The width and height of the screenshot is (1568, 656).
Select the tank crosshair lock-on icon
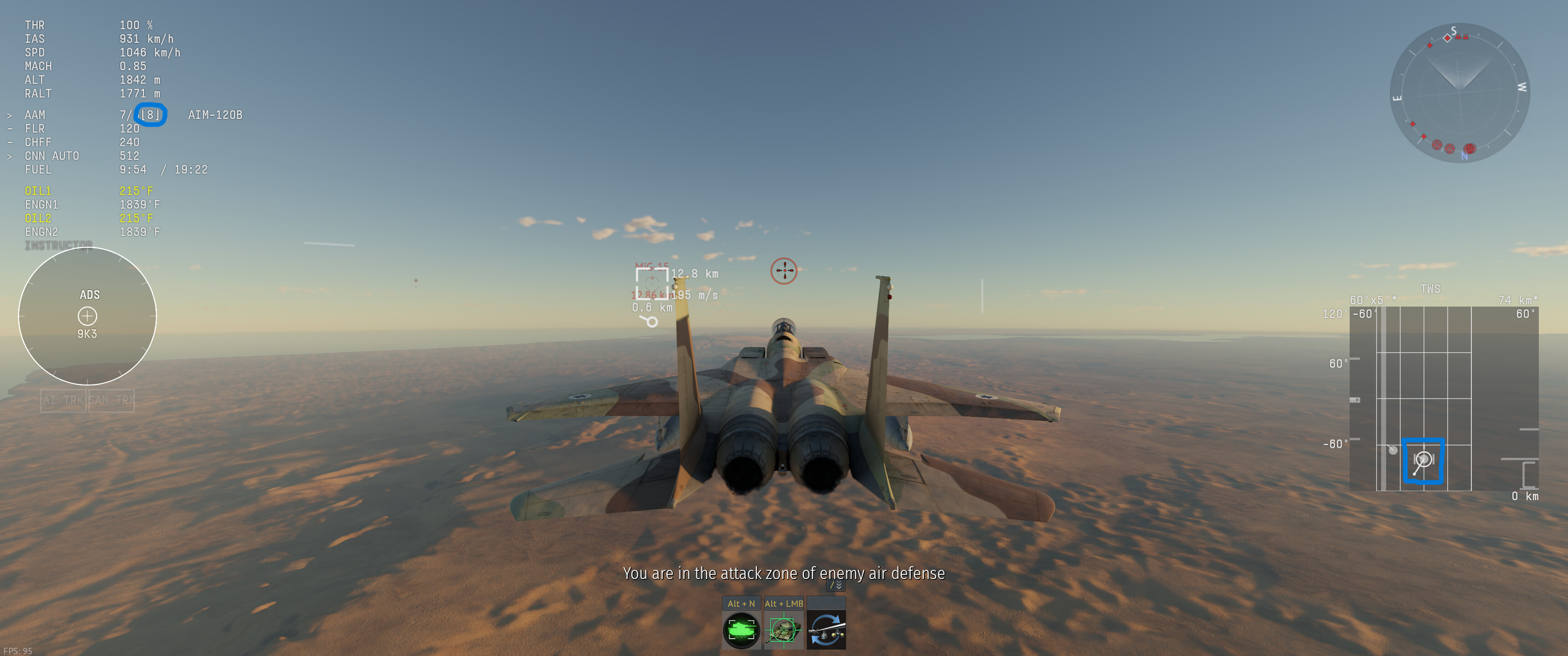(784, 630)
